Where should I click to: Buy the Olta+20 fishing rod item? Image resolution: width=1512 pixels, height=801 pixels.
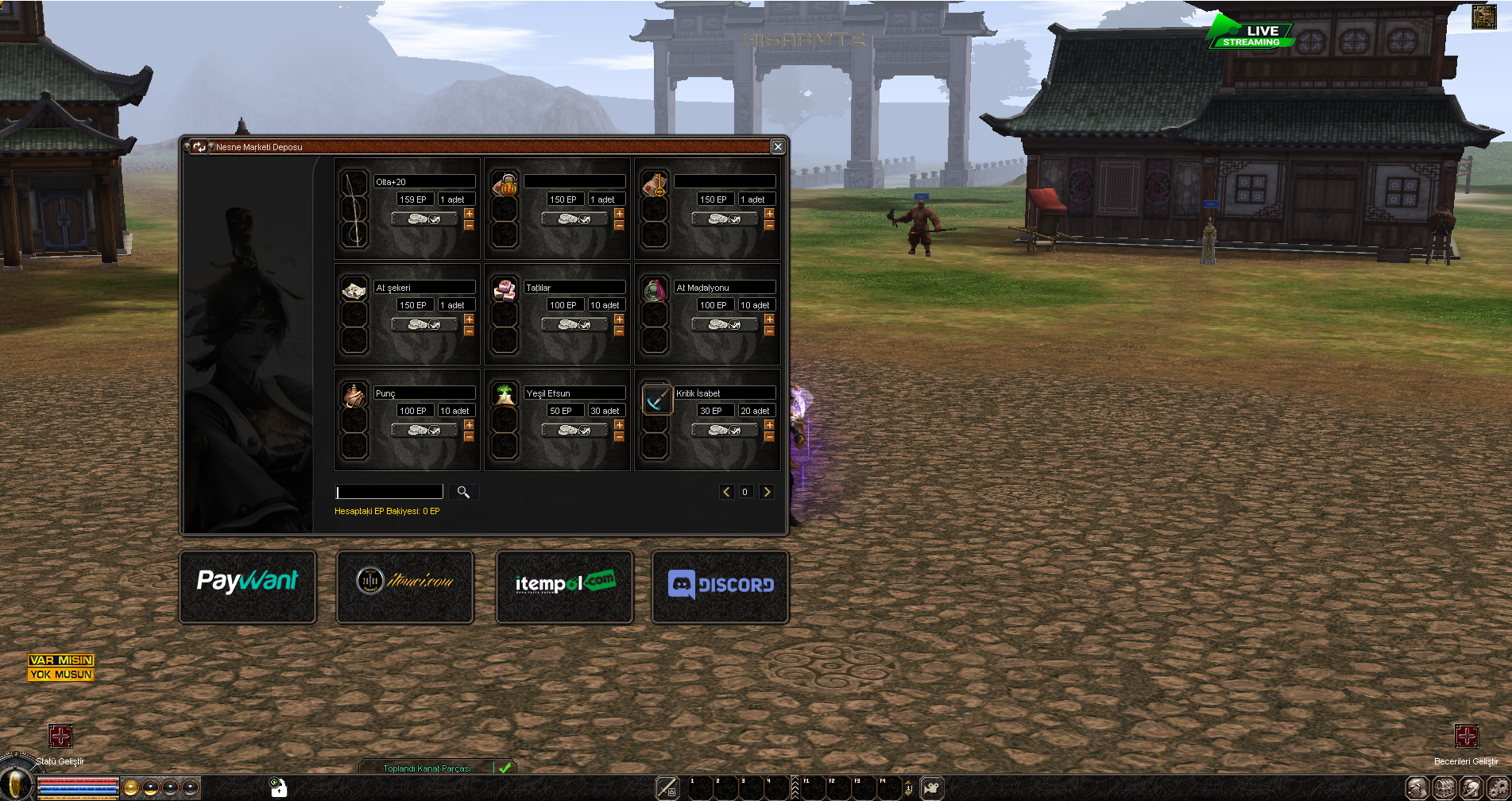[424, 219]
